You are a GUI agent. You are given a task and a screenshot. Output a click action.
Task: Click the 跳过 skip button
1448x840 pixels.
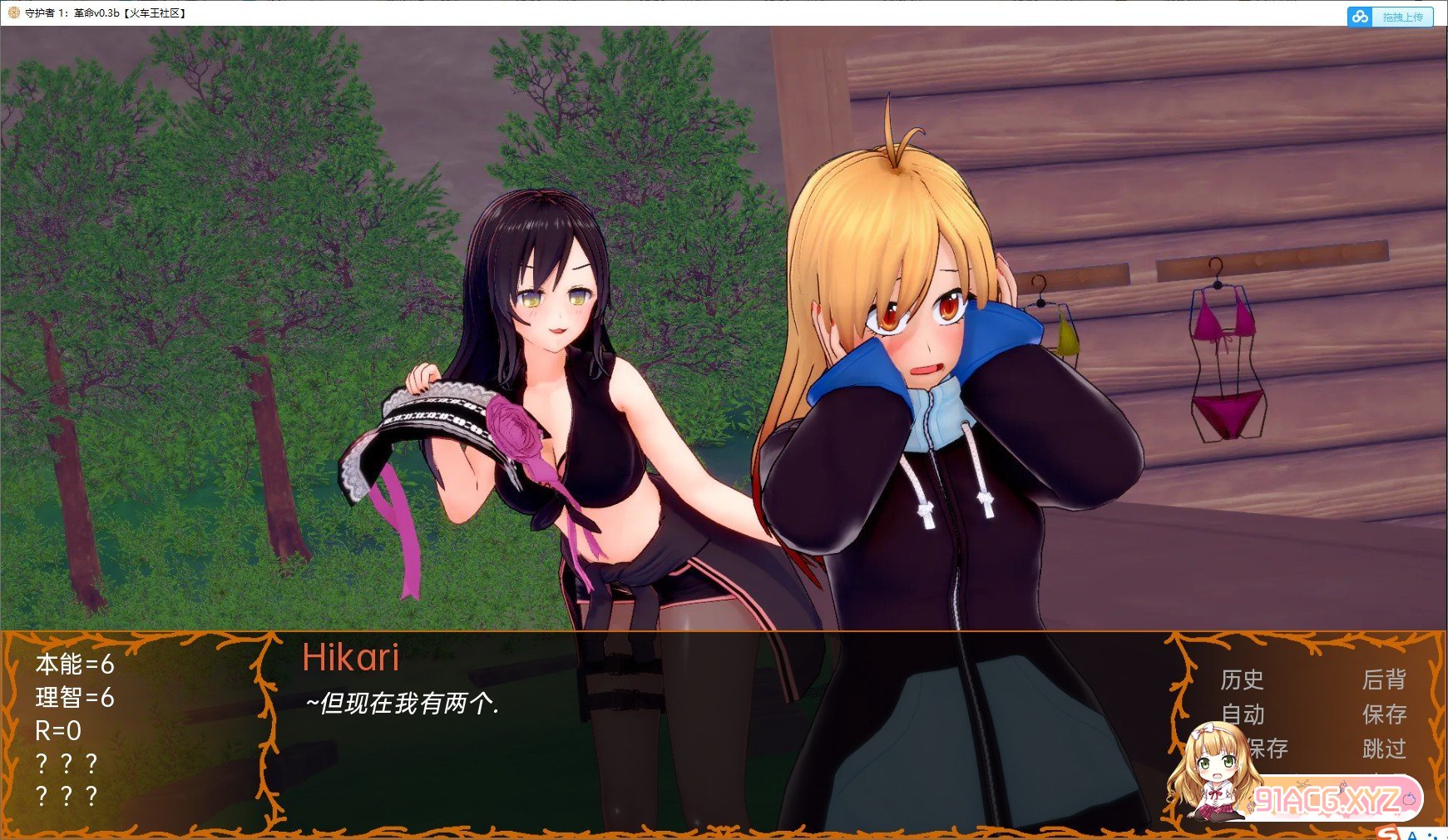point(1384,749)
